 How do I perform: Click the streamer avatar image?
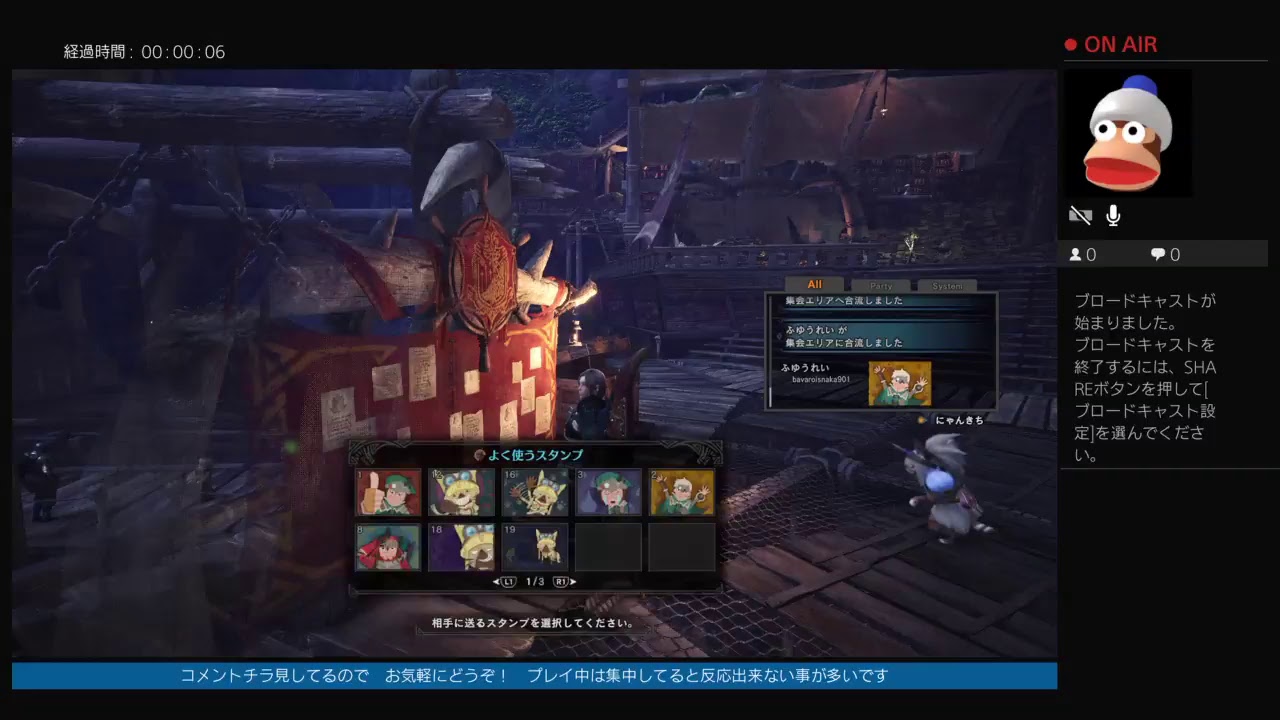(1128, 133)
